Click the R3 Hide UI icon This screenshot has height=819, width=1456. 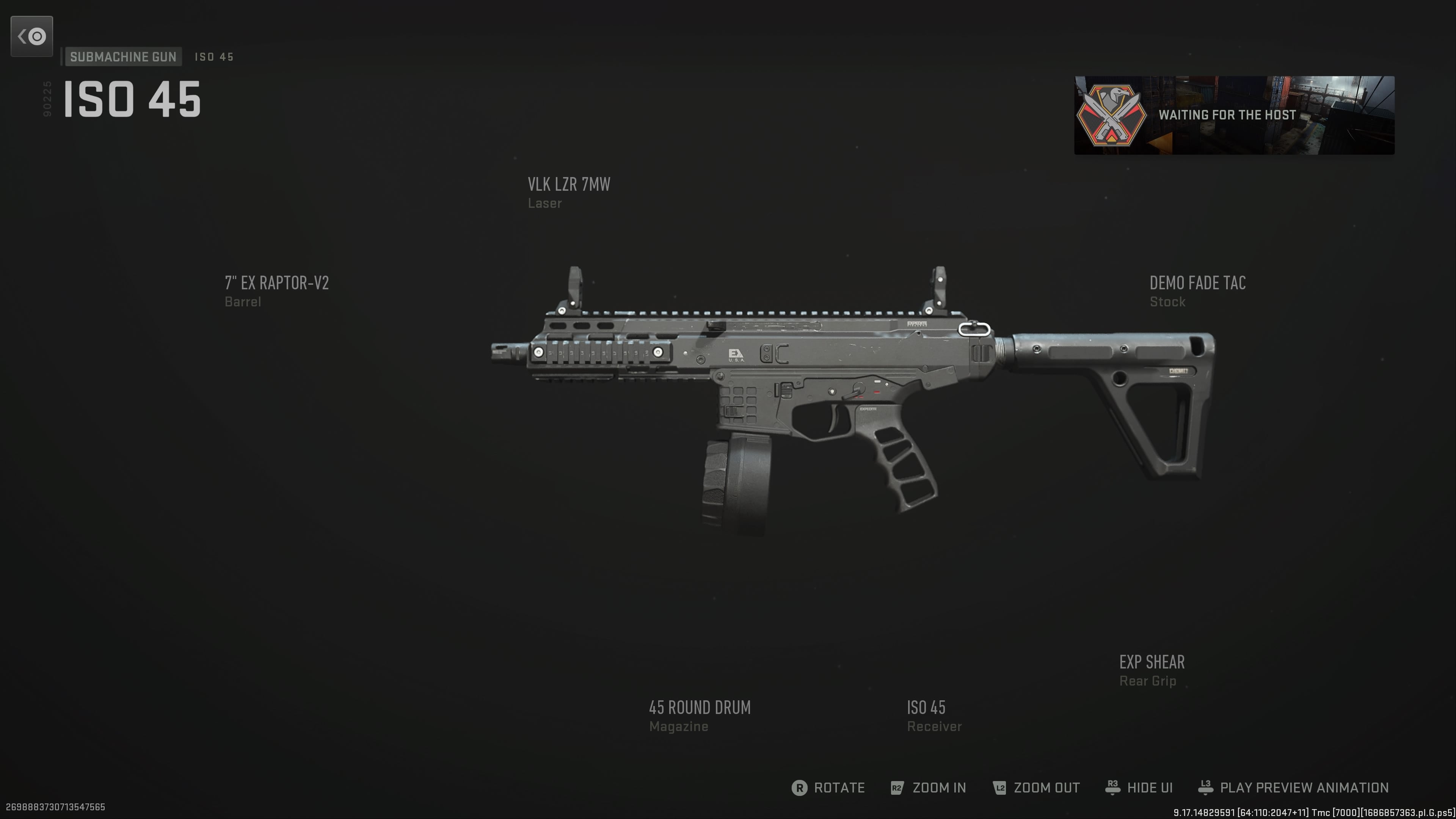tap(1112, 788)
